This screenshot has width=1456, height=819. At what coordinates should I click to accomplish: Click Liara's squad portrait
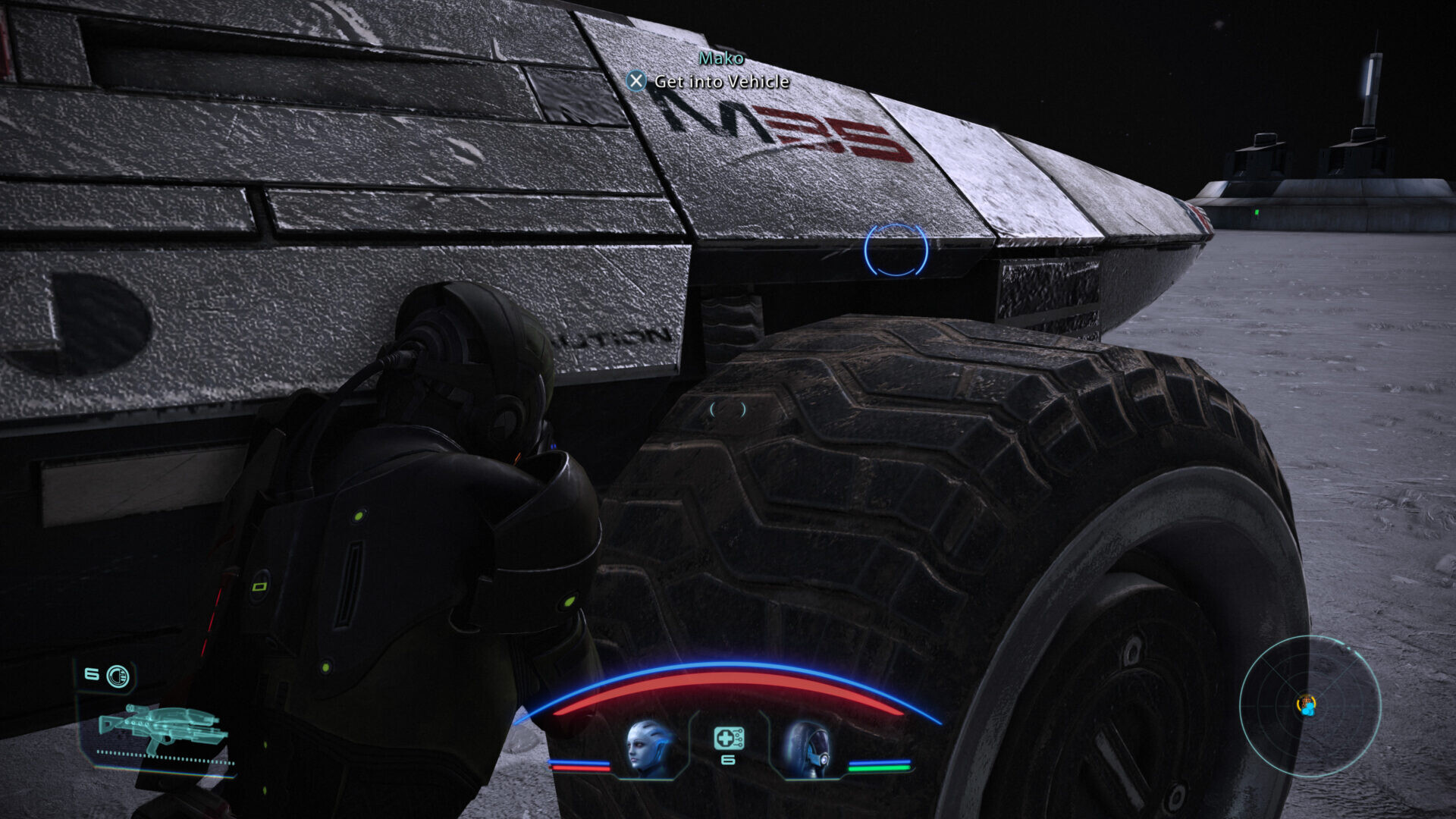tap(650, 748)
